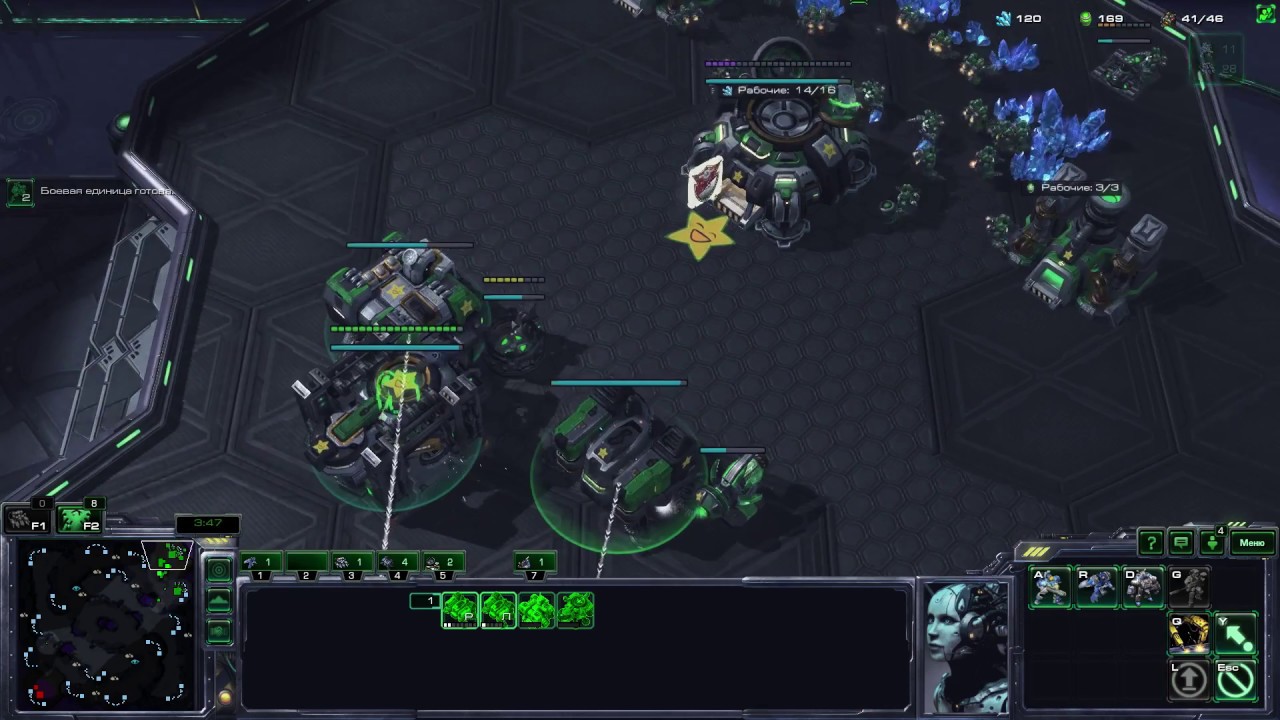The height and width of the screenshot is (720, 1280).
Task: Train a Marine from the command card
Action: tap(1051, 587)
